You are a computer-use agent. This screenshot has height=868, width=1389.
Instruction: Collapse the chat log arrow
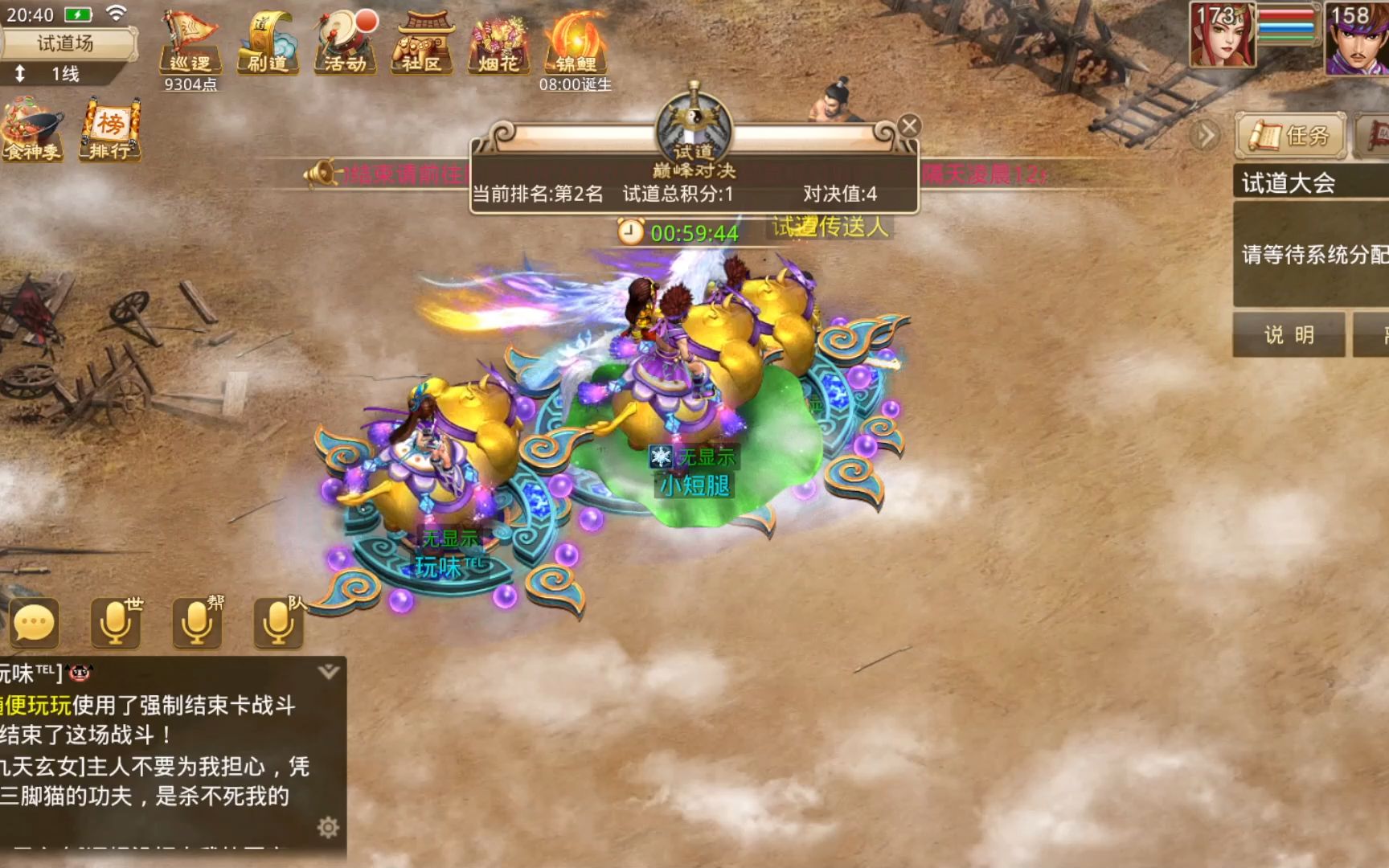(x=328, y=672)
